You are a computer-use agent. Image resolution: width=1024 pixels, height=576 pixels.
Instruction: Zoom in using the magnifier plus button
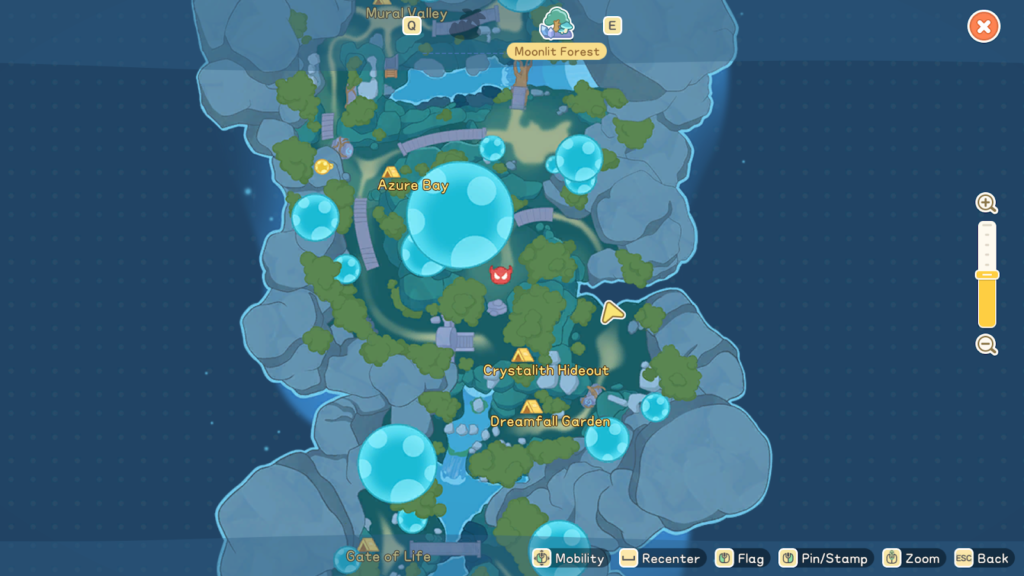point(987,204)
